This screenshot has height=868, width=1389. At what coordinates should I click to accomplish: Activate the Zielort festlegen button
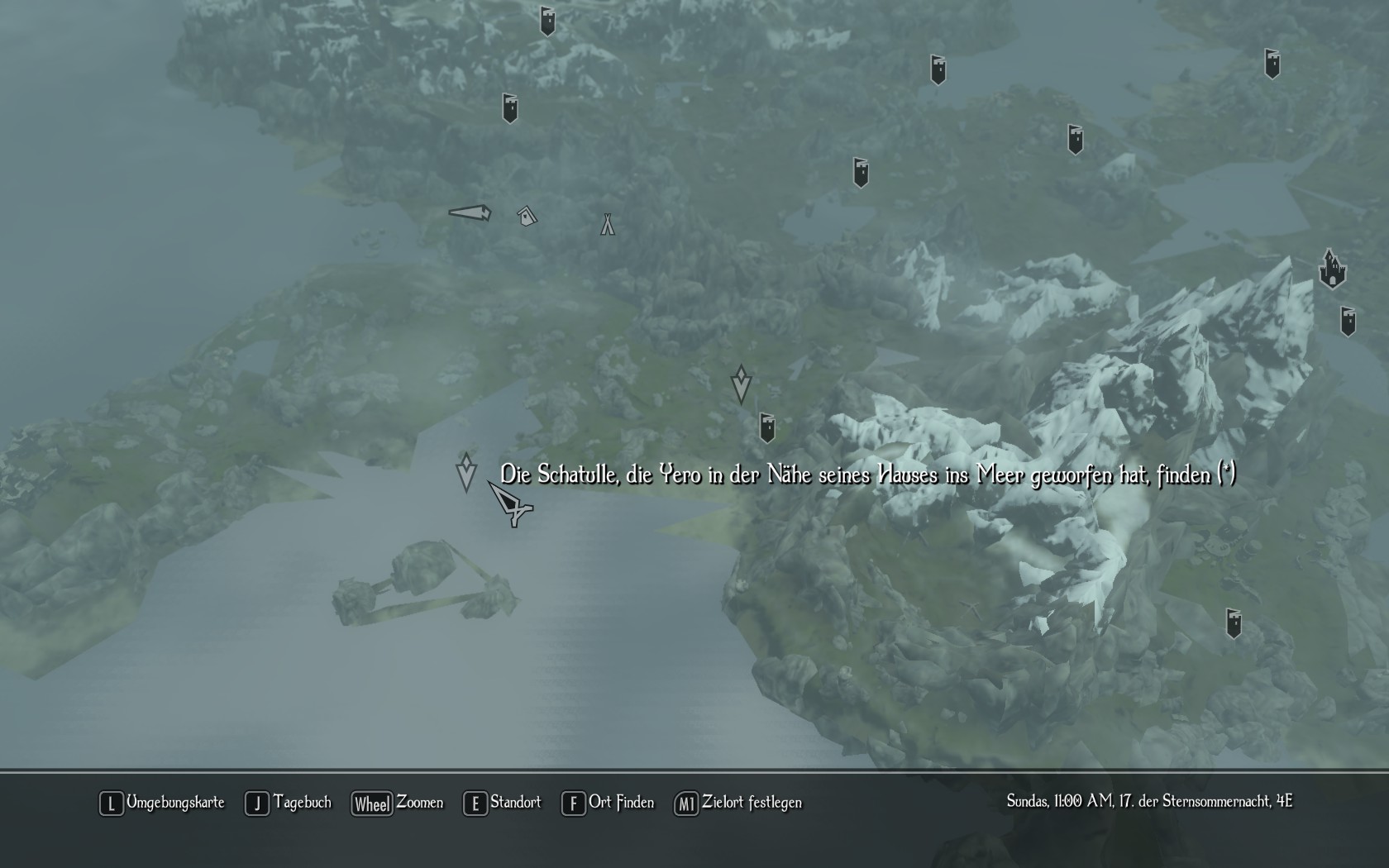738,803
